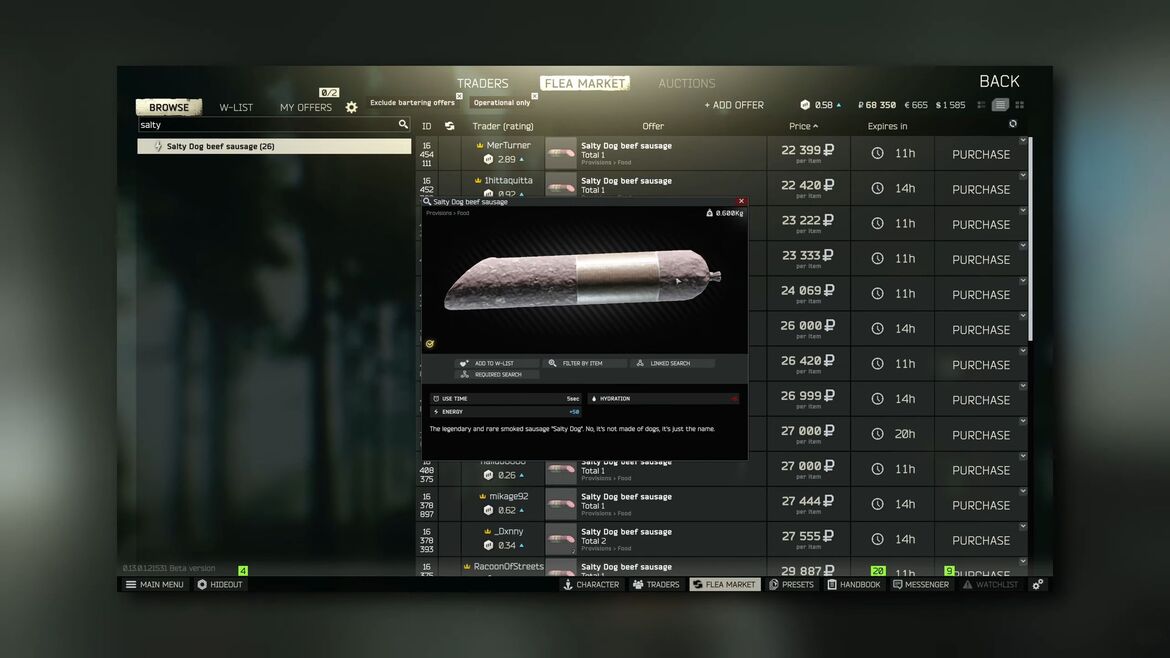The width and height of the screenshot is (1170, 658).
Task: Open the Messenger
Action: [x=921, y=584]
